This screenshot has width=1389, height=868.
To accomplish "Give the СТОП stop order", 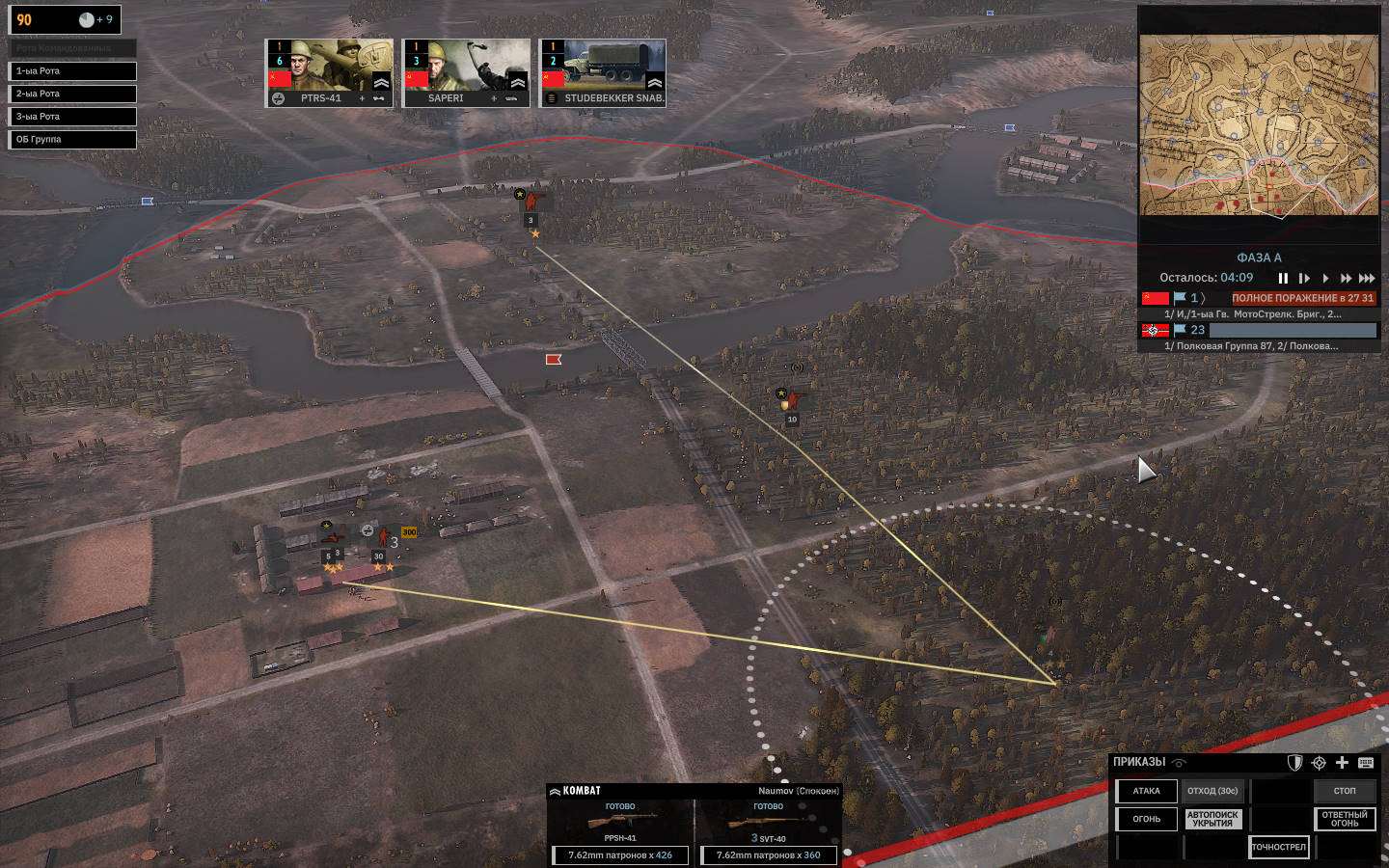I will 1345,791.
